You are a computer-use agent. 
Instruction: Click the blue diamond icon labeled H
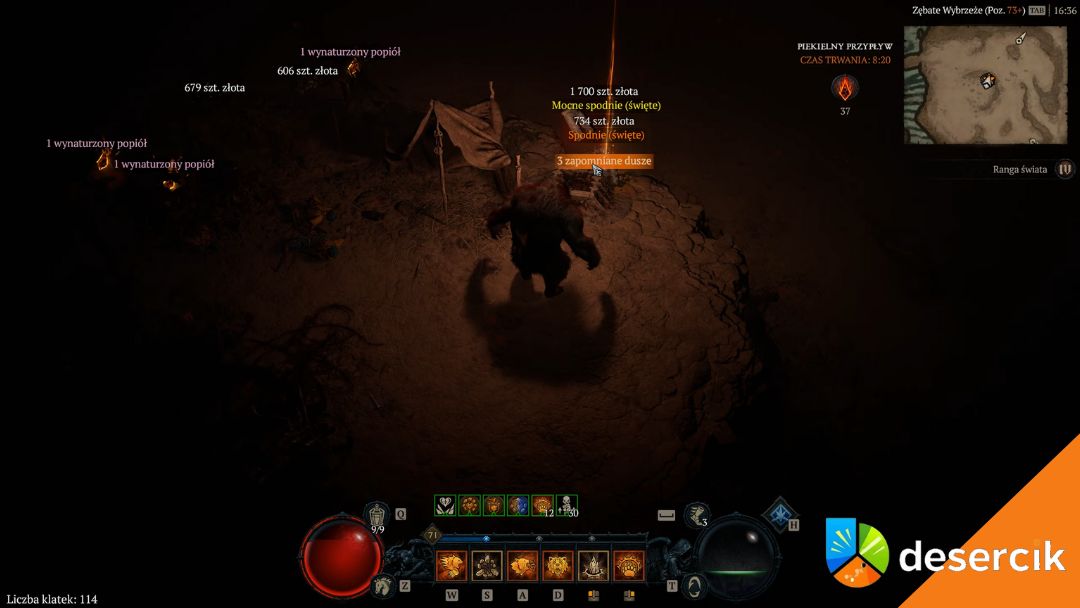(x=778, y=513)
